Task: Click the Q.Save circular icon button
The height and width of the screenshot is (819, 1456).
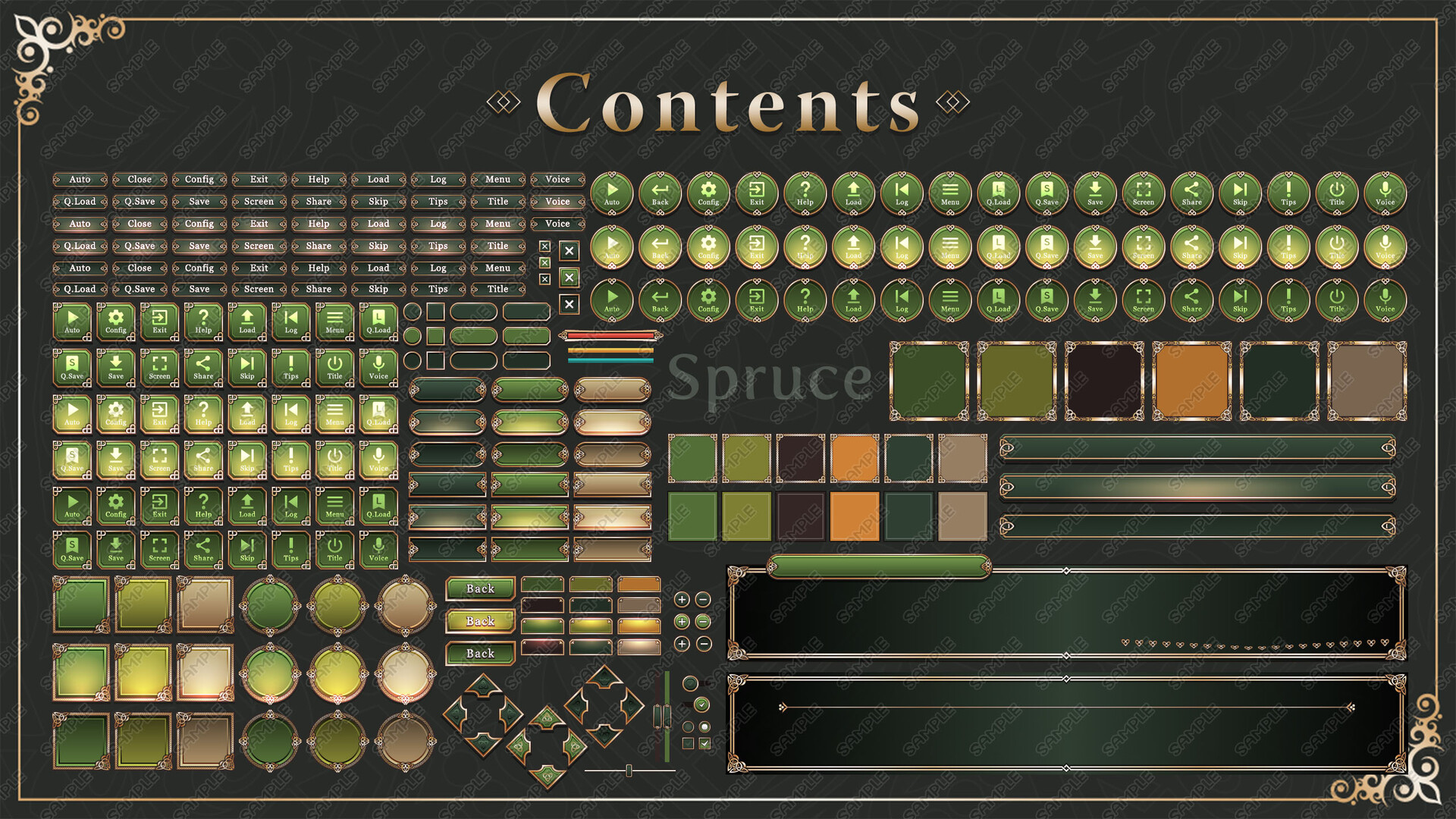Action: pyautogui.click(x=1046, y=194)
